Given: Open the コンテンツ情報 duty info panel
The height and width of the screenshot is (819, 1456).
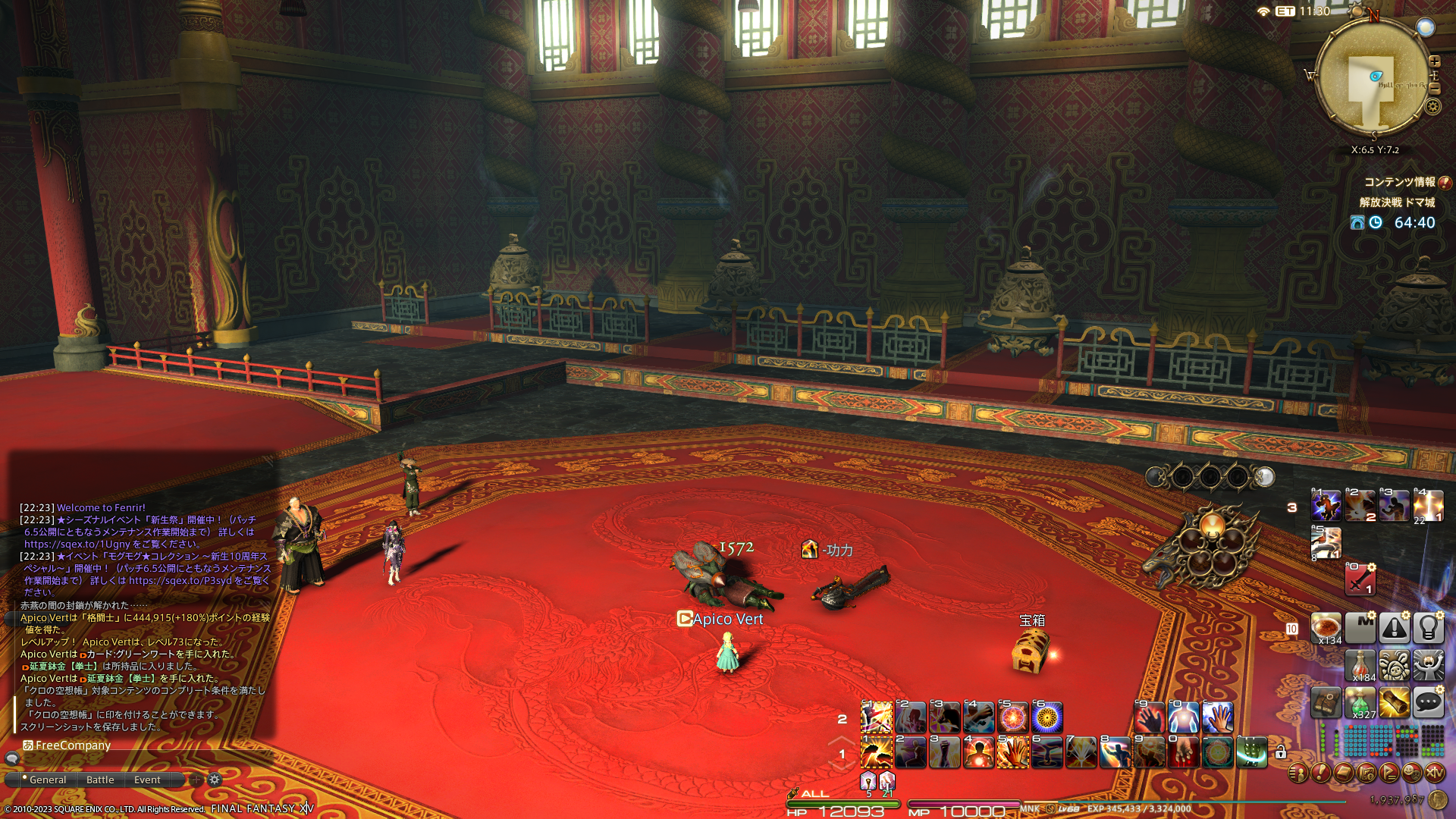Looking at the screenshot, I should pos(1399,182).
